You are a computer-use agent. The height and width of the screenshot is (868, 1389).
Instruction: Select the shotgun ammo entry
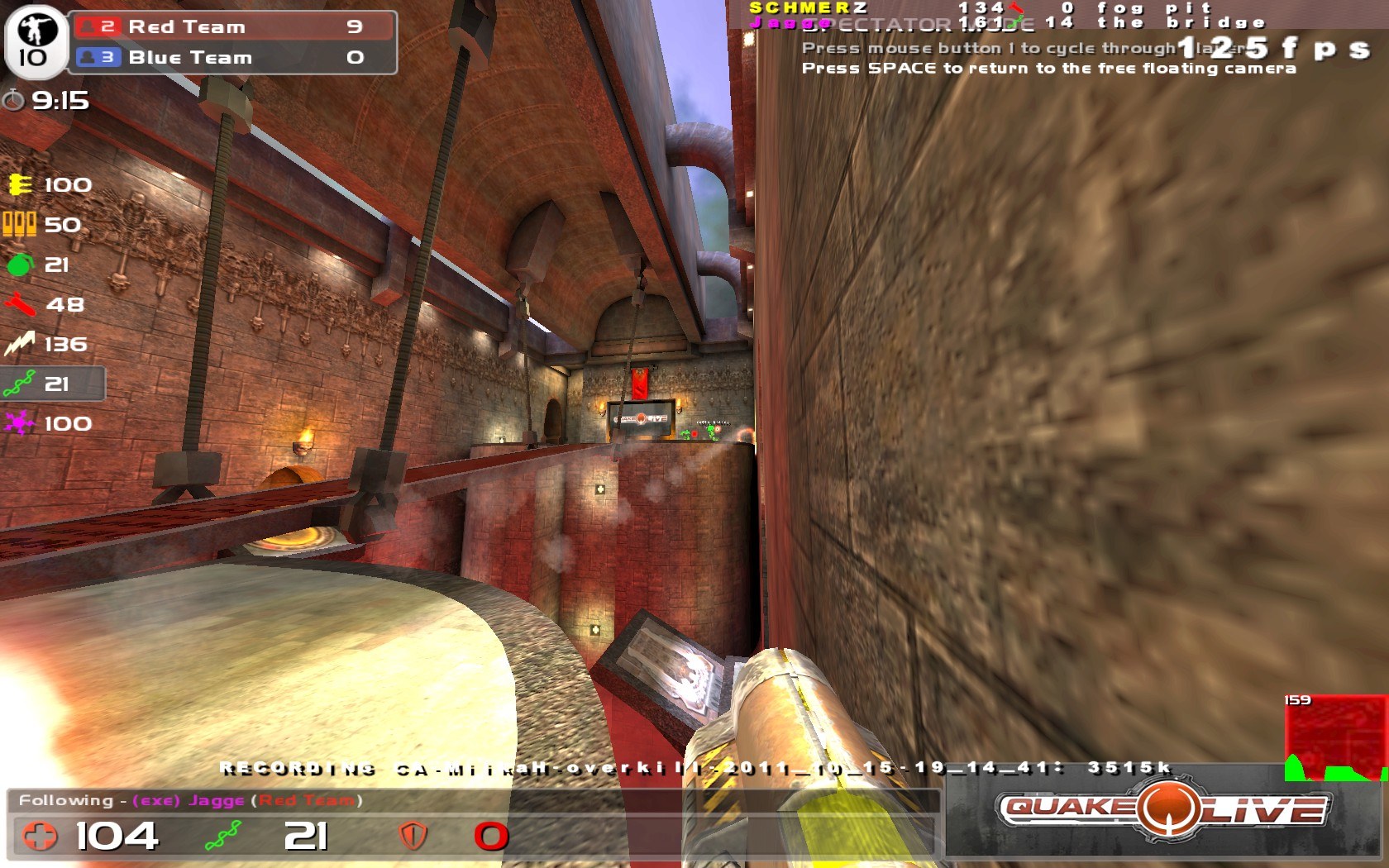point(20,224)
